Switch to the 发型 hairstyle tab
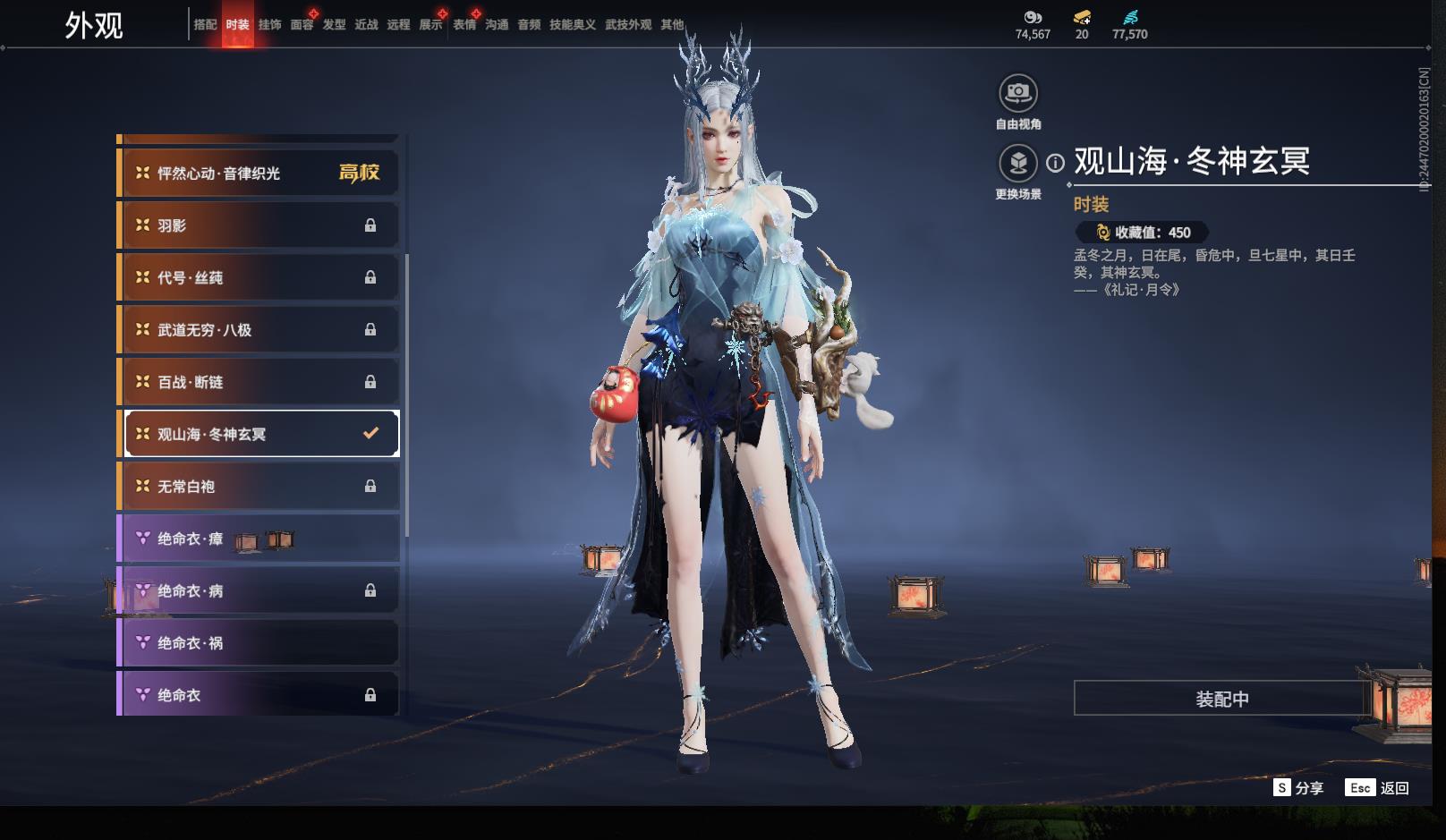Image resolution: width=1446 pixels, height=840 pixels. [334, 25]
